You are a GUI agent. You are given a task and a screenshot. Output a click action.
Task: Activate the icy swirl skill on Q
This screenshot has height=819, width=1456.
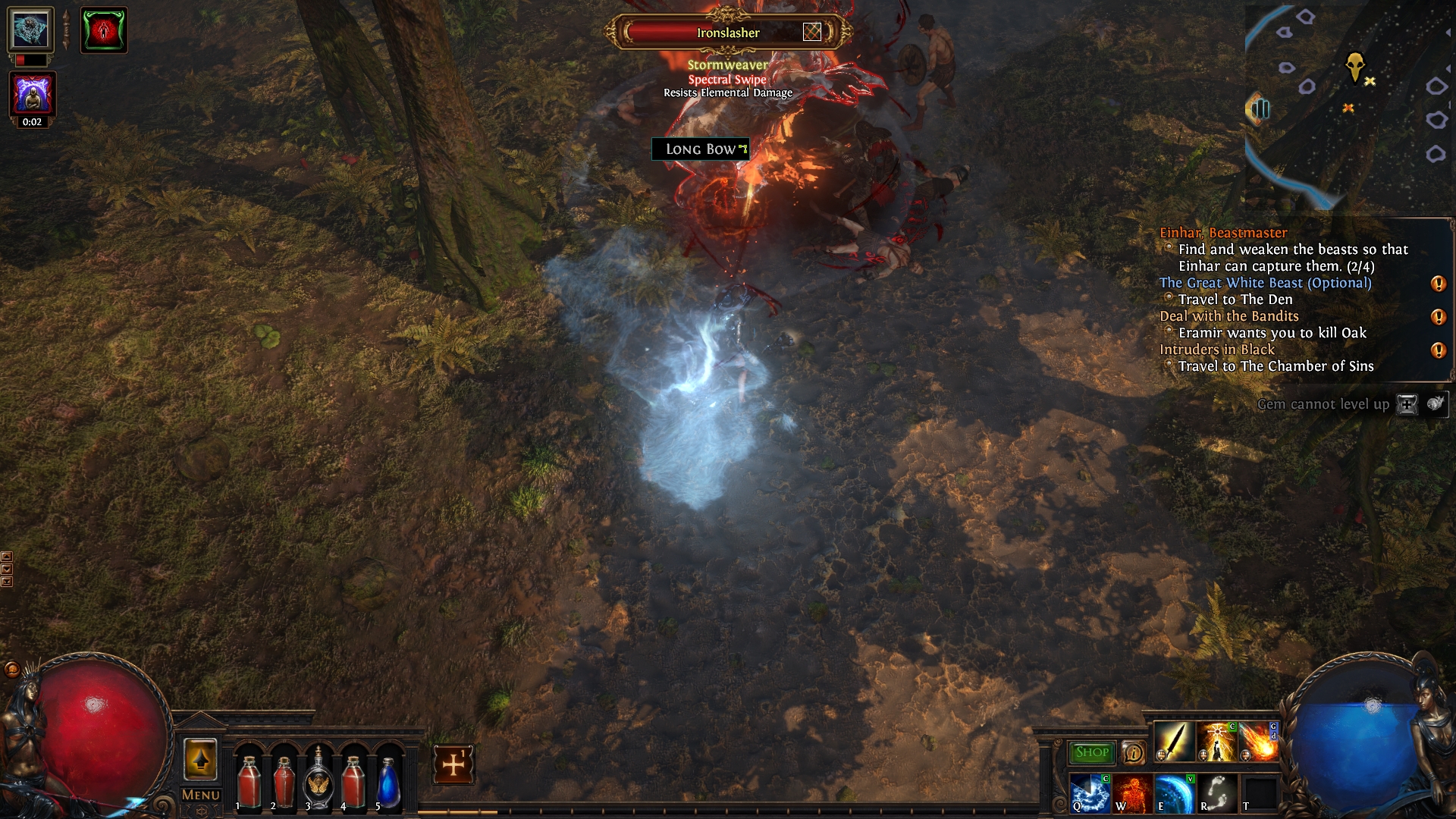tap(1090, 793)
